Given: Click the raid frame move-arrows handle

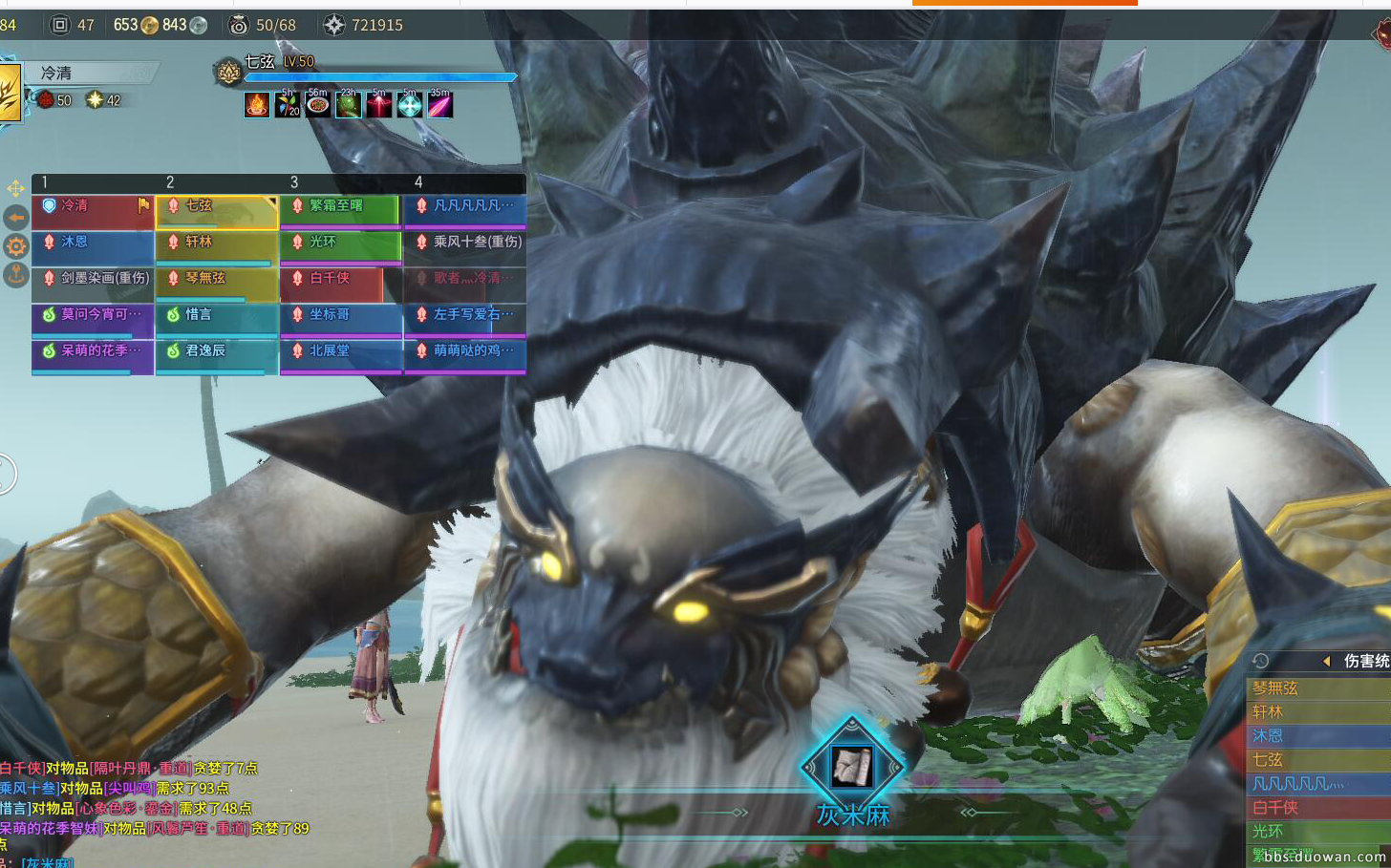Looking at the screenshot, I should coord(16,188).
